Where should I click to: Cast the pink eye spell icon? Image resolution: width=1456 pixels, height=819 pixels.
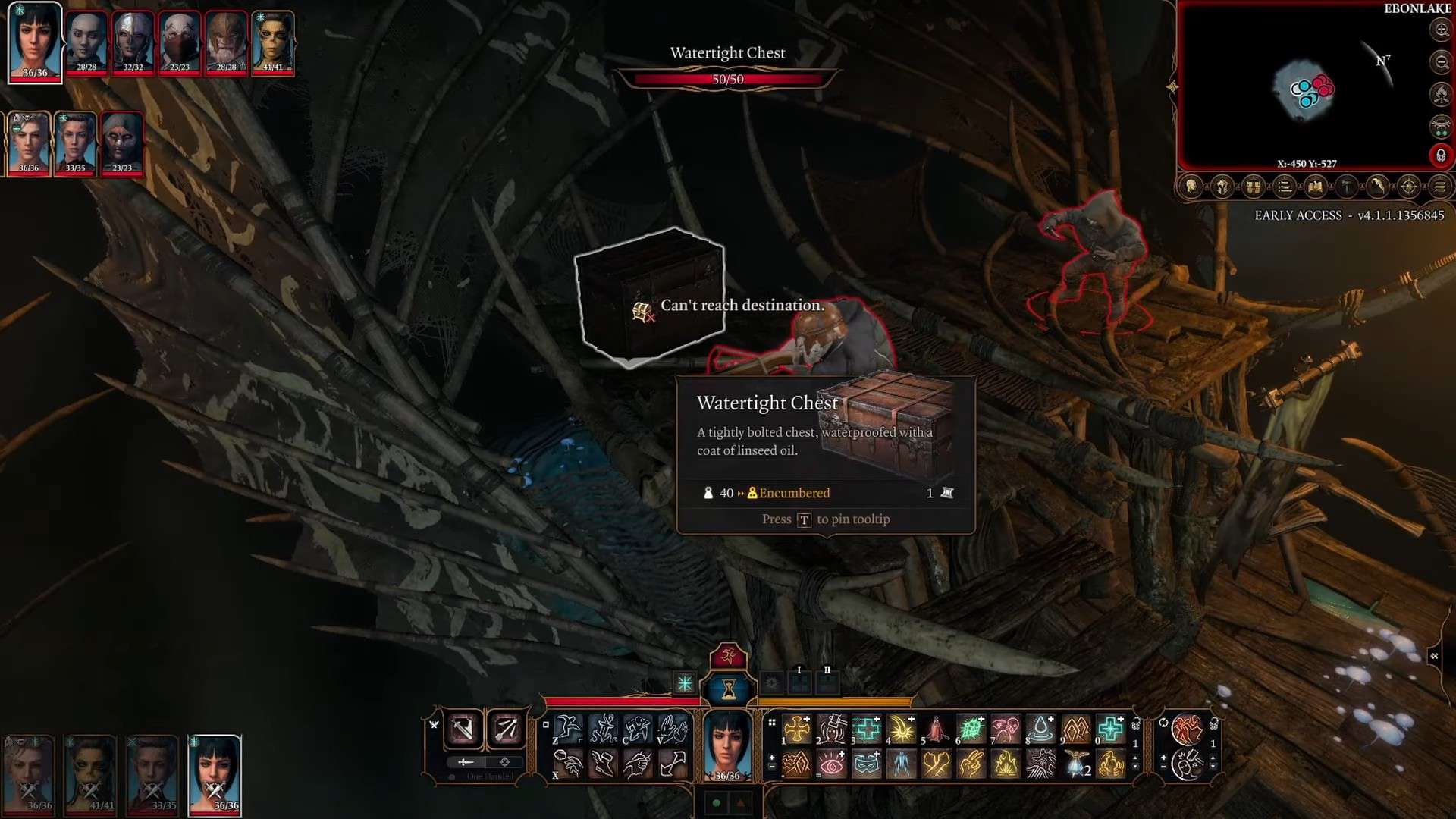(x=832, y=764)
